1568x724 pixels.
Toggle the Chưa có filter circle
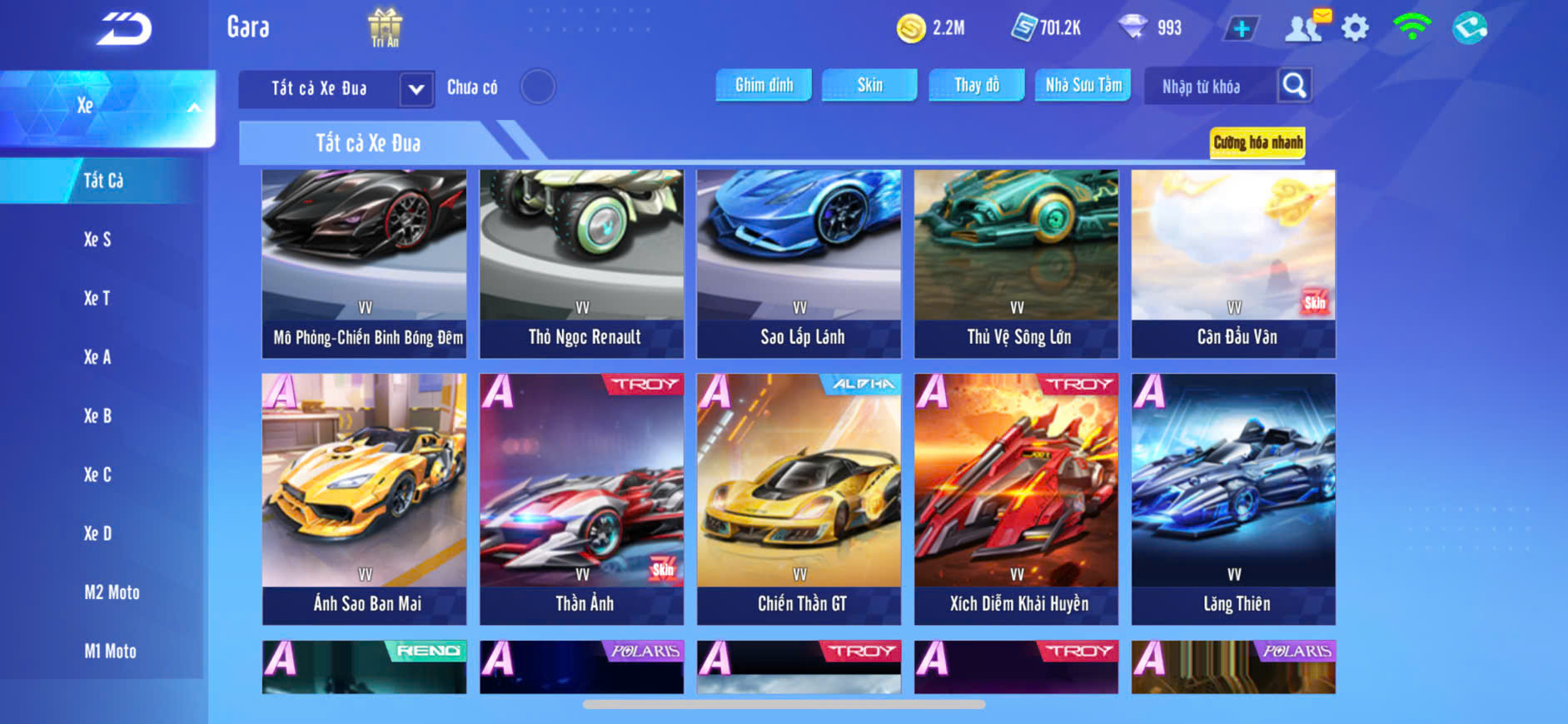pos(538,87)
